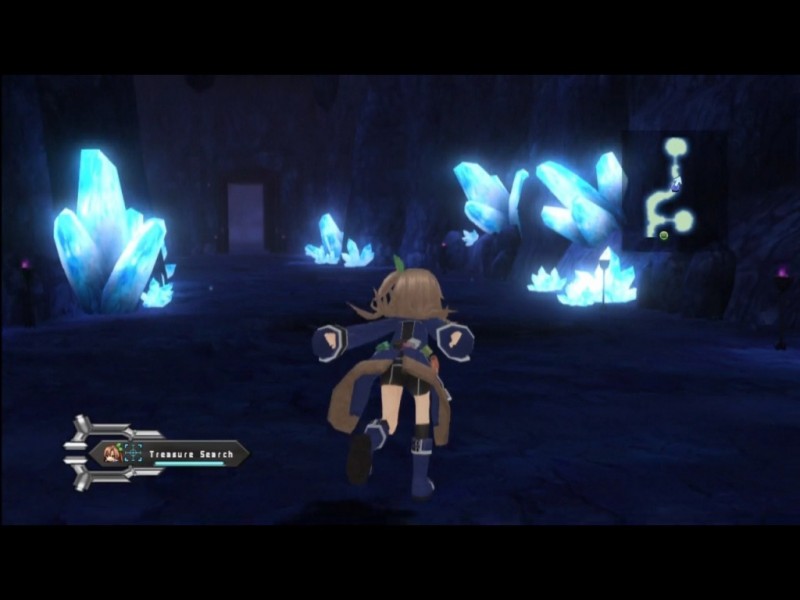
Task: Select the player arrow on the minimap
Action: coord(677,183)
